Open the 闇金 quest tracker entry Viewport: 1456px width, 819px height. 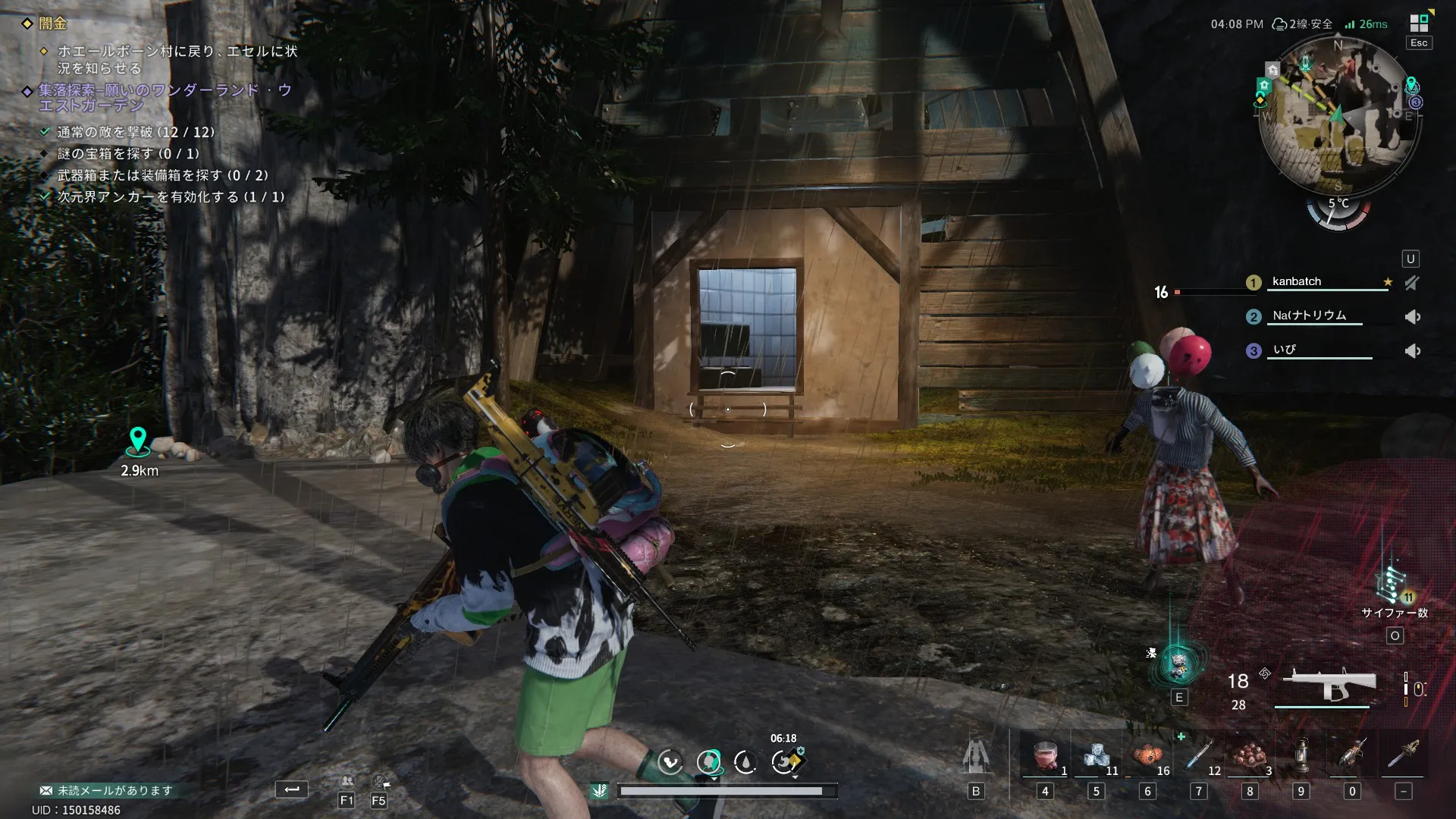[x=53, y=24]
